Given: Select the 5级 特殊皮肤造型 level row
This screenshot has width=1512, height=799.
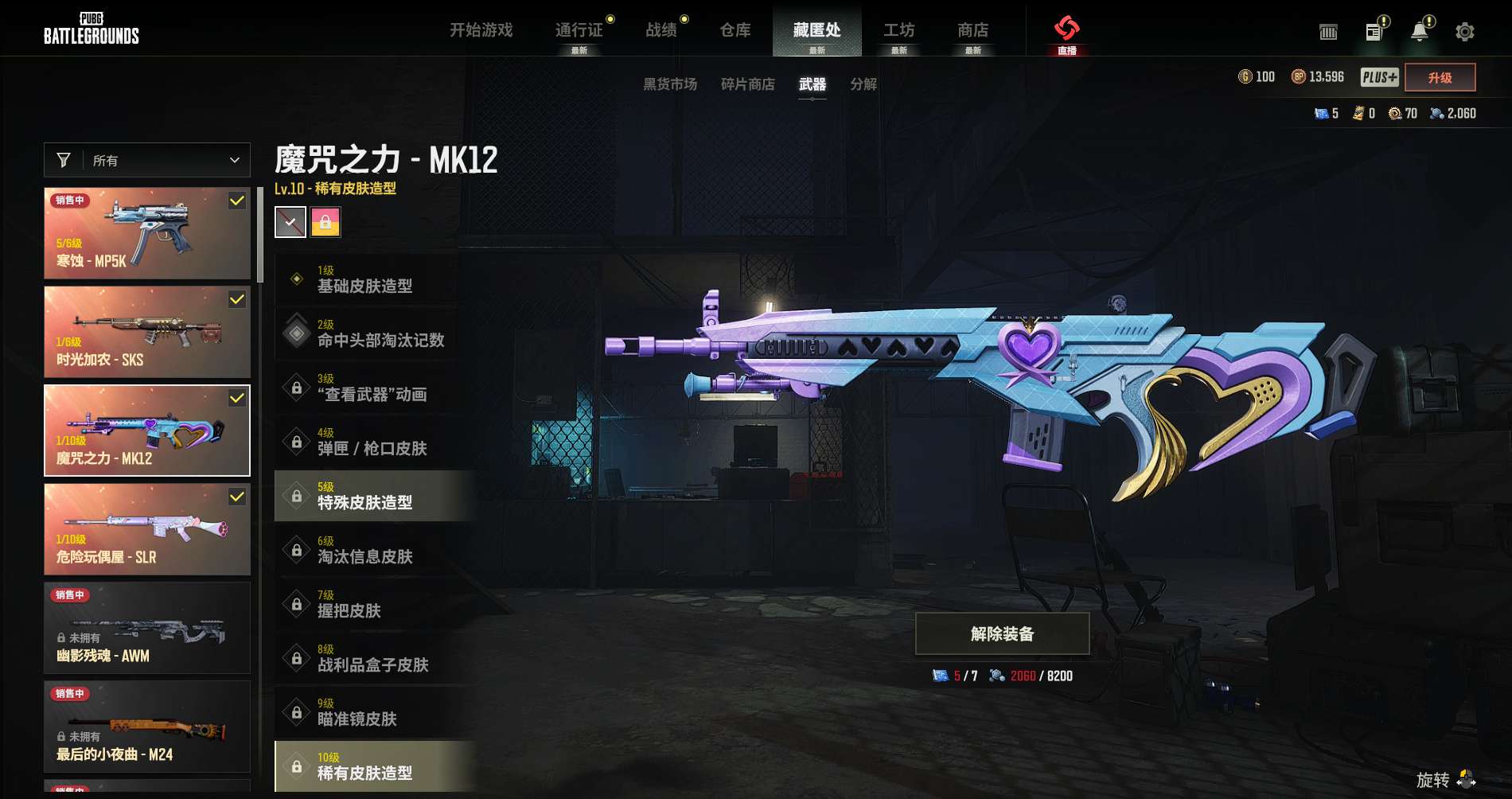Looking at the screenshot, I should (374, 496).
